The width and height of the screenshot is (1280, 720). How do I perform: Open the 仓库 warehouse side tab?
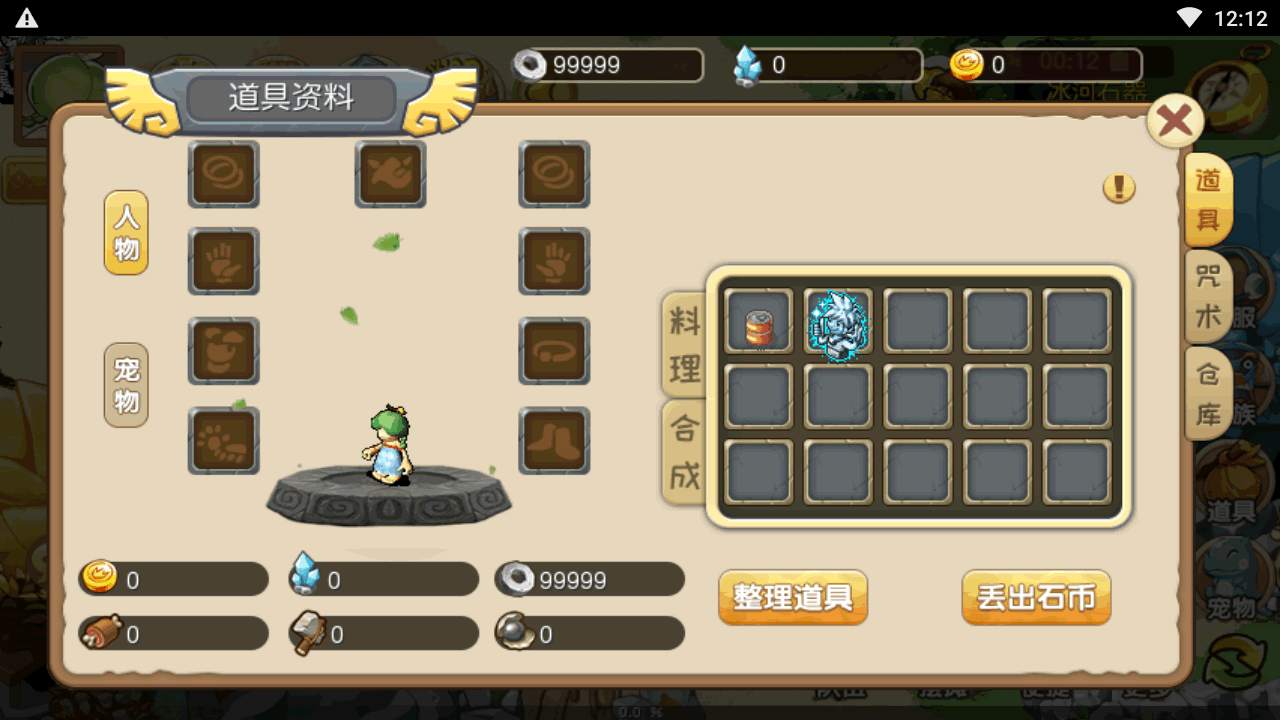click(1208, 393)
